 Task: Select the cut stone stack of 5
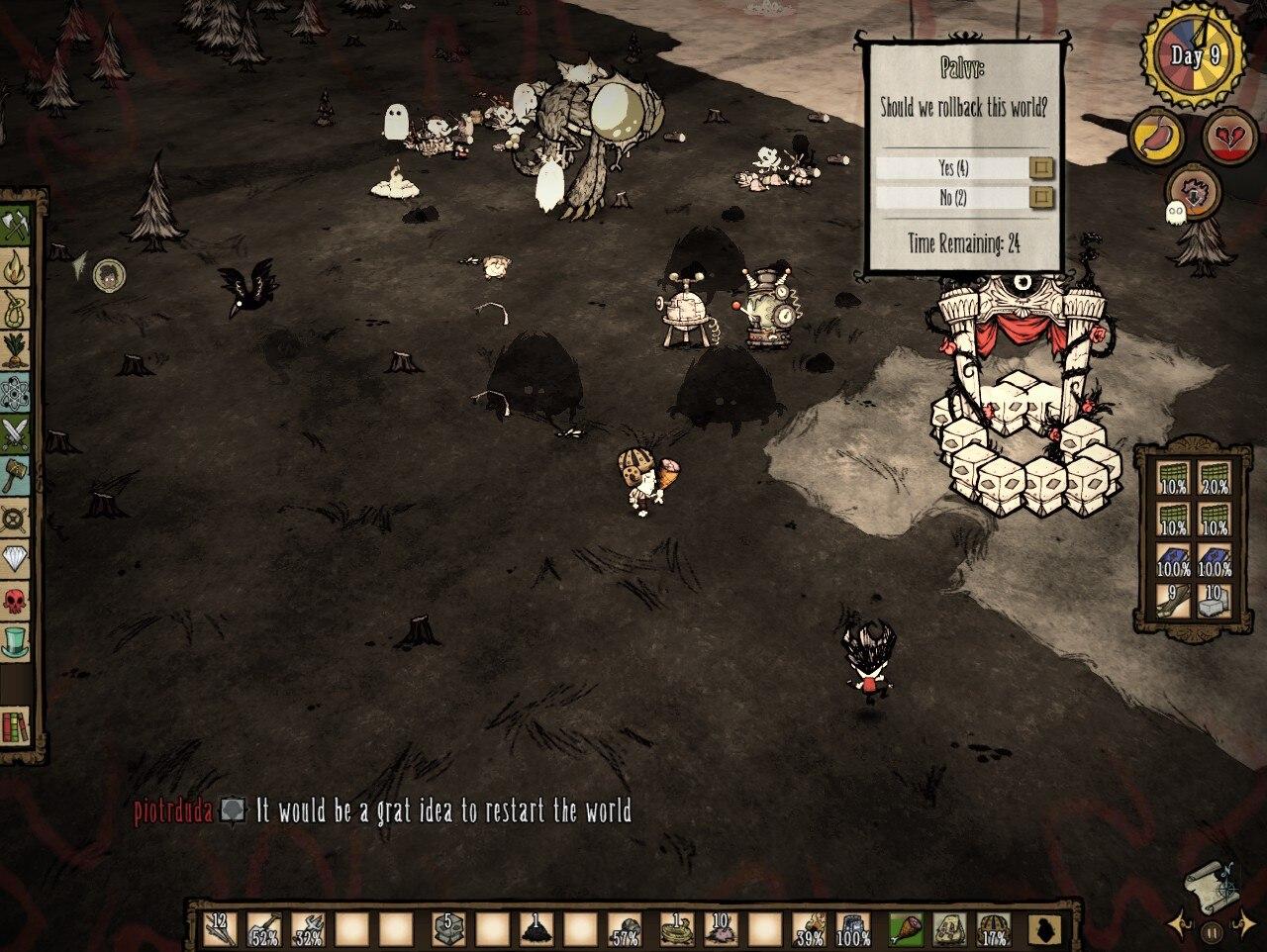point(446,930)
